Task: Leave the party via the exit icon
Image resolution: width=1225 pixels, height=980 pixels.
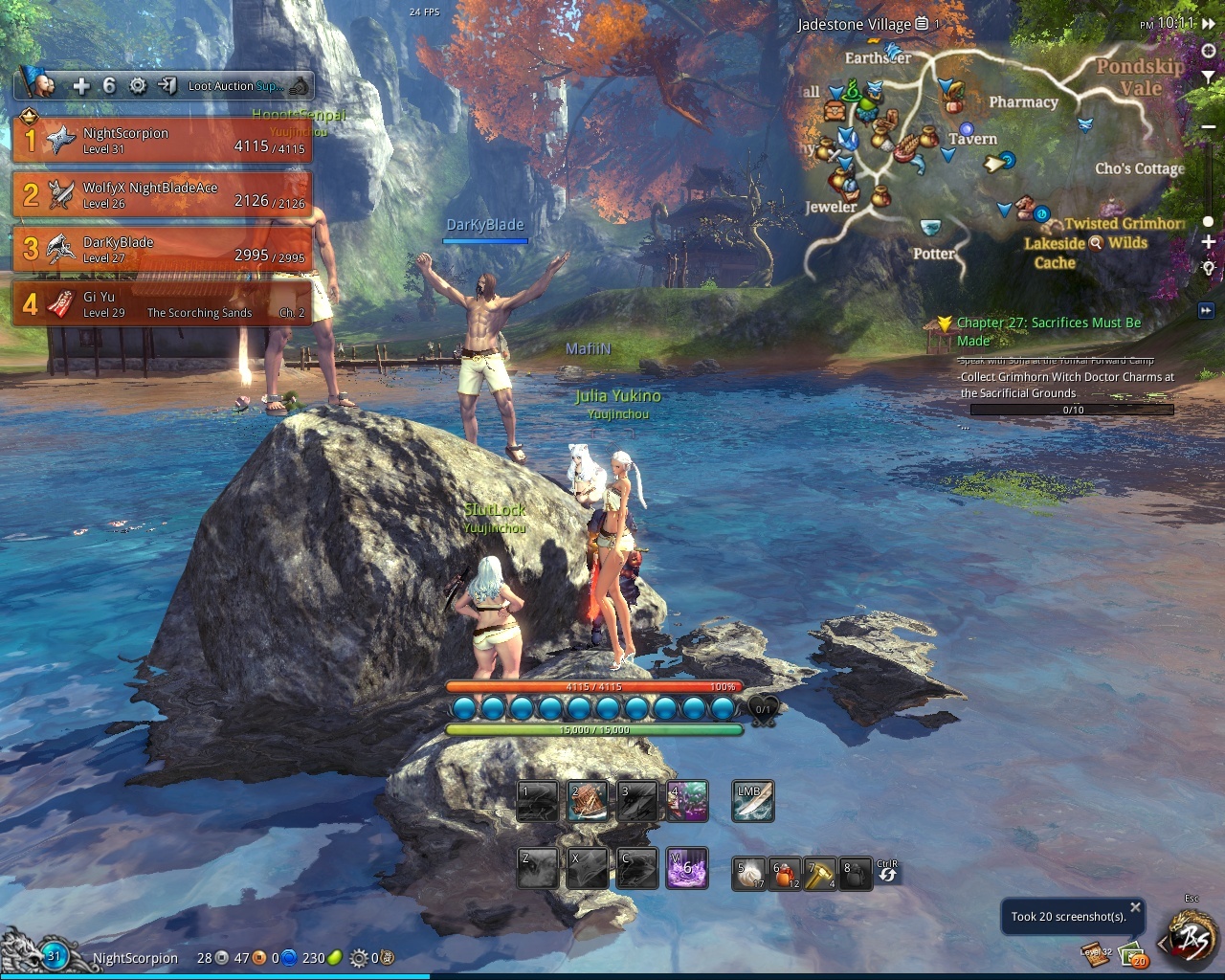Action: [x=167, y=86]
